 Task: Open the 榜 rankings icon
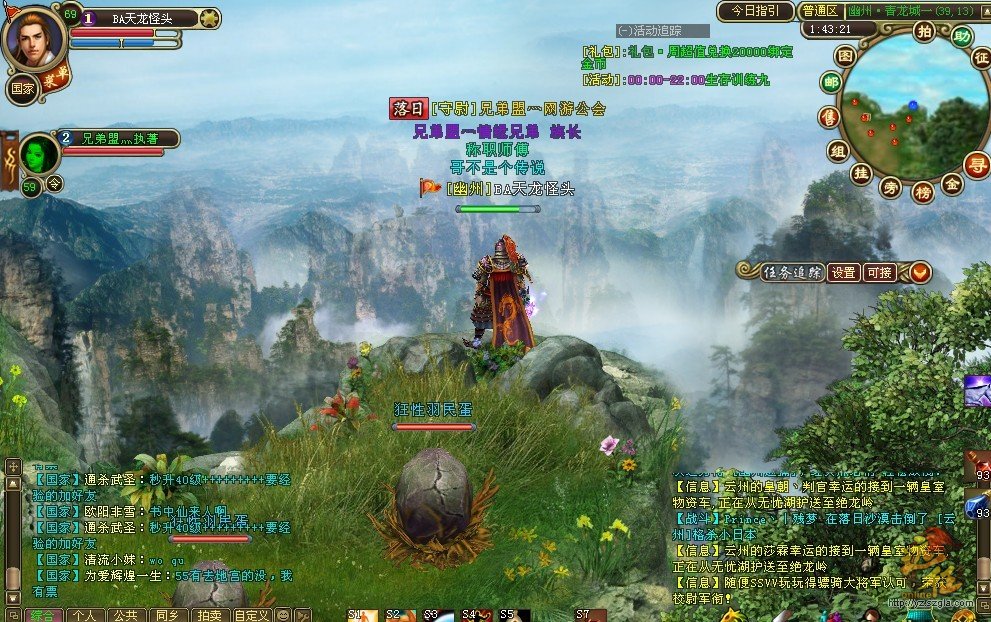tap(923, 190)
